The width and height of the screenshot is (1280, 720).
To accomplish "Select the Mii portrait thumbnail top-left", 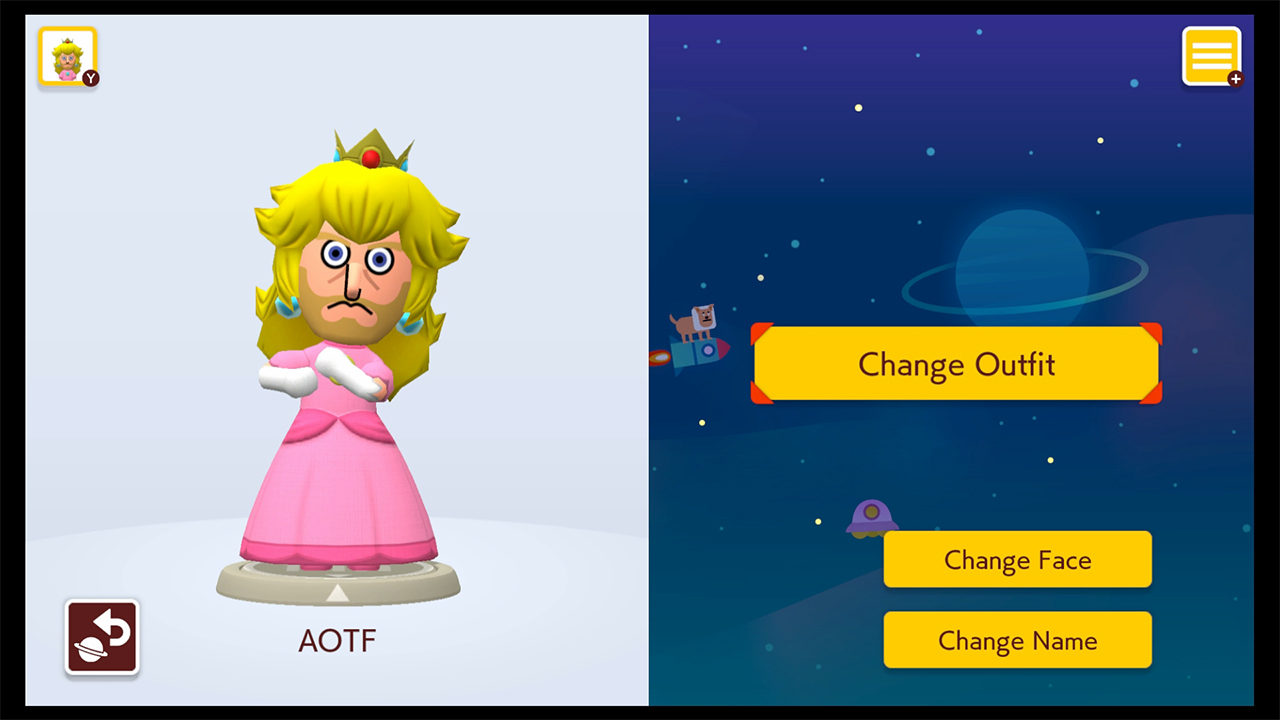I will click(67, 56).
